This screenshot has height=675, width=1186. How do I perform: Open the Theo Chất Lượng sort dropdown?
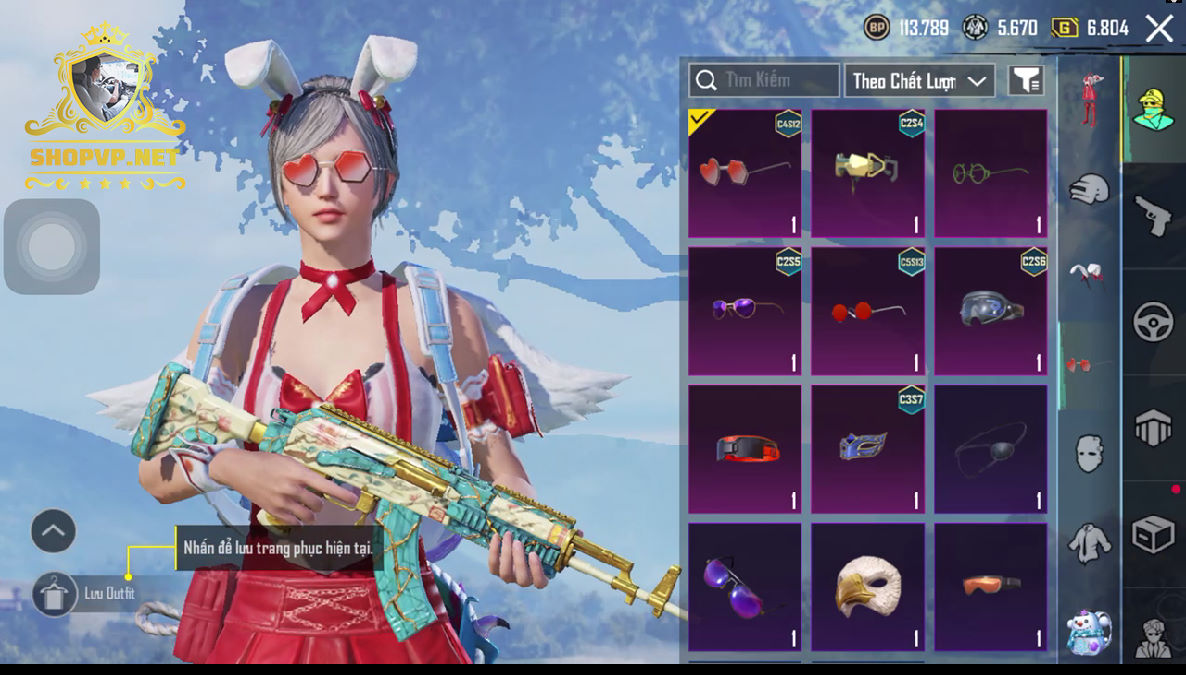point(919,81)
